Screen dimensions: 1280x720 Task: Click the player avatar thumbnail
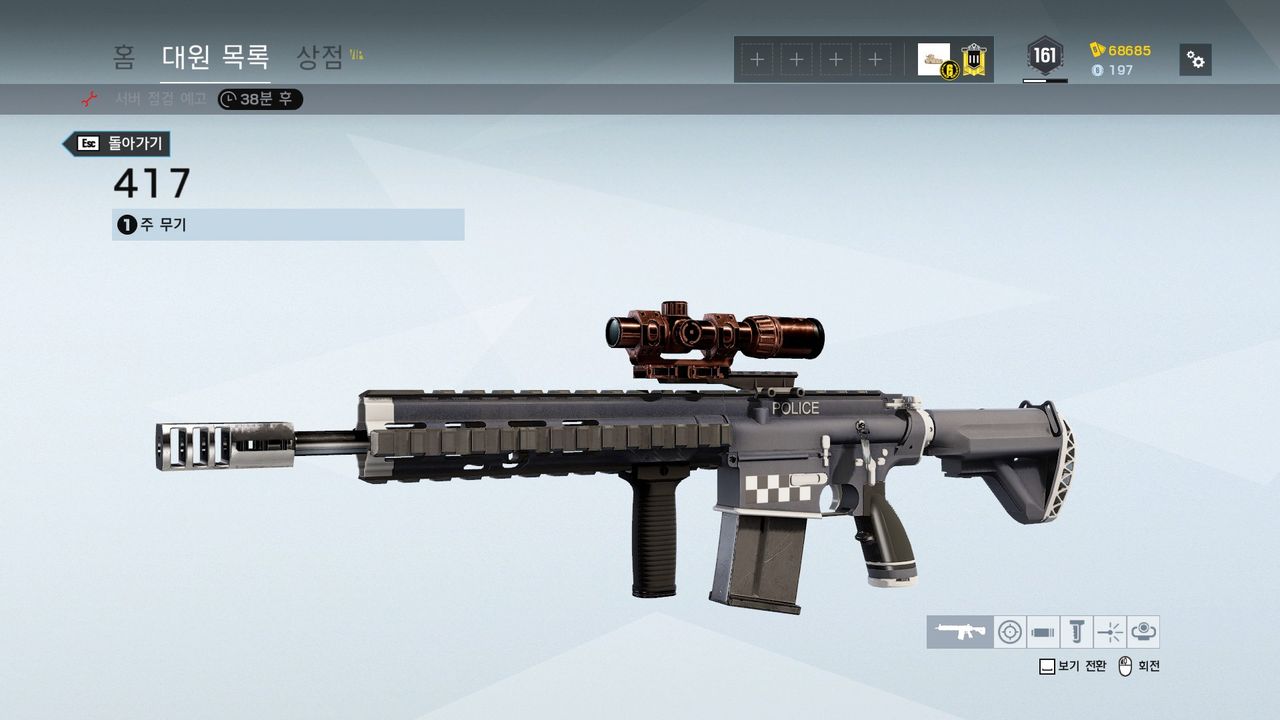(934, 59)
